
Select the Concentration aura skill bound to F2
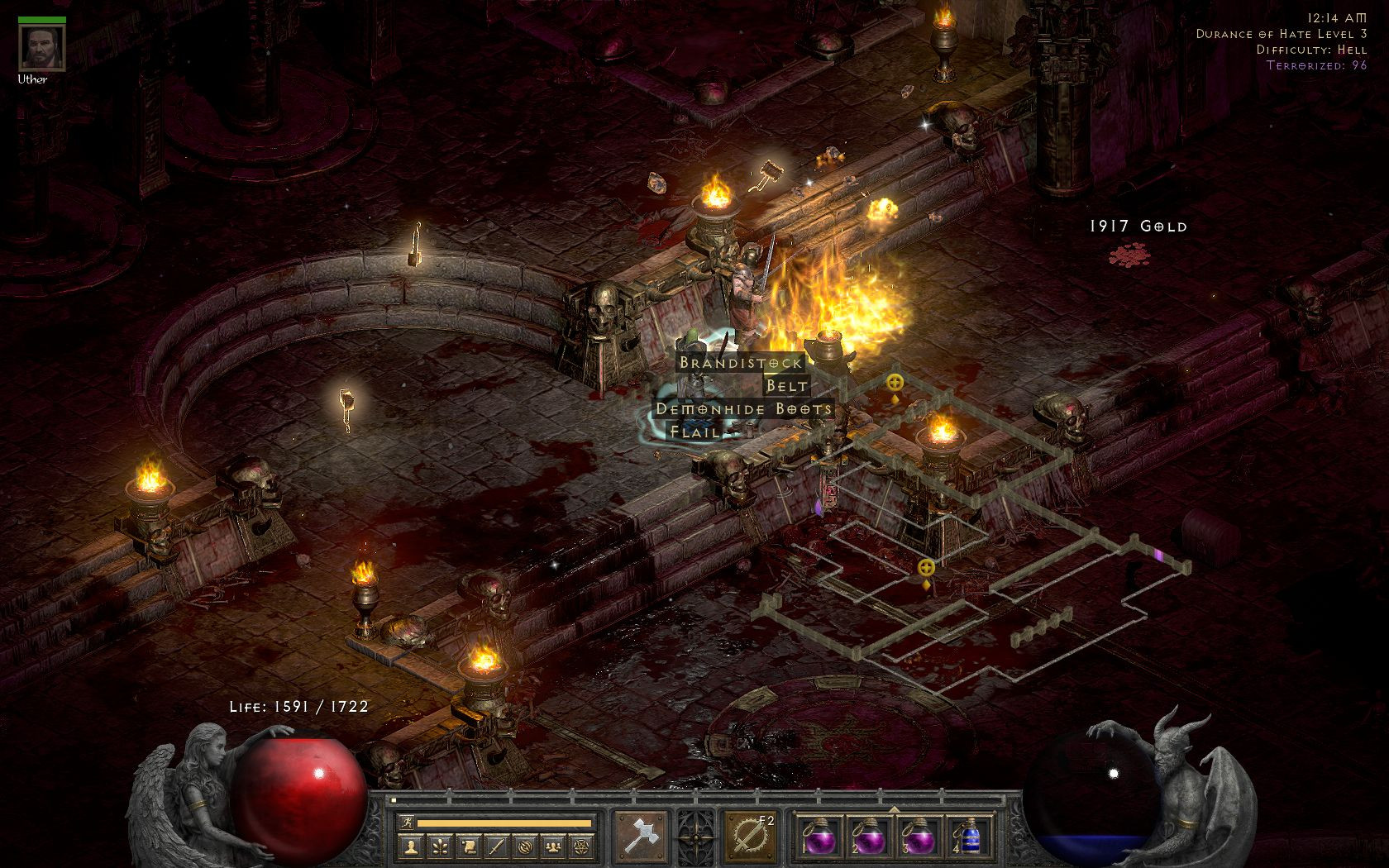750,835
